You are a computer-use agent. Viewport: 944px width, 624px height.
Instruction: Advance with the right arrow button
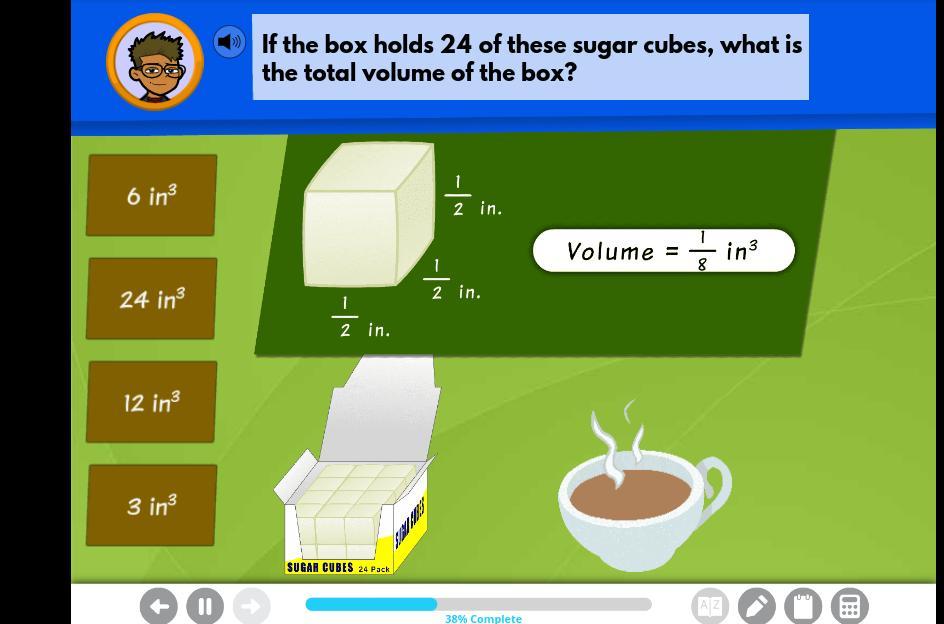(252, 606)
